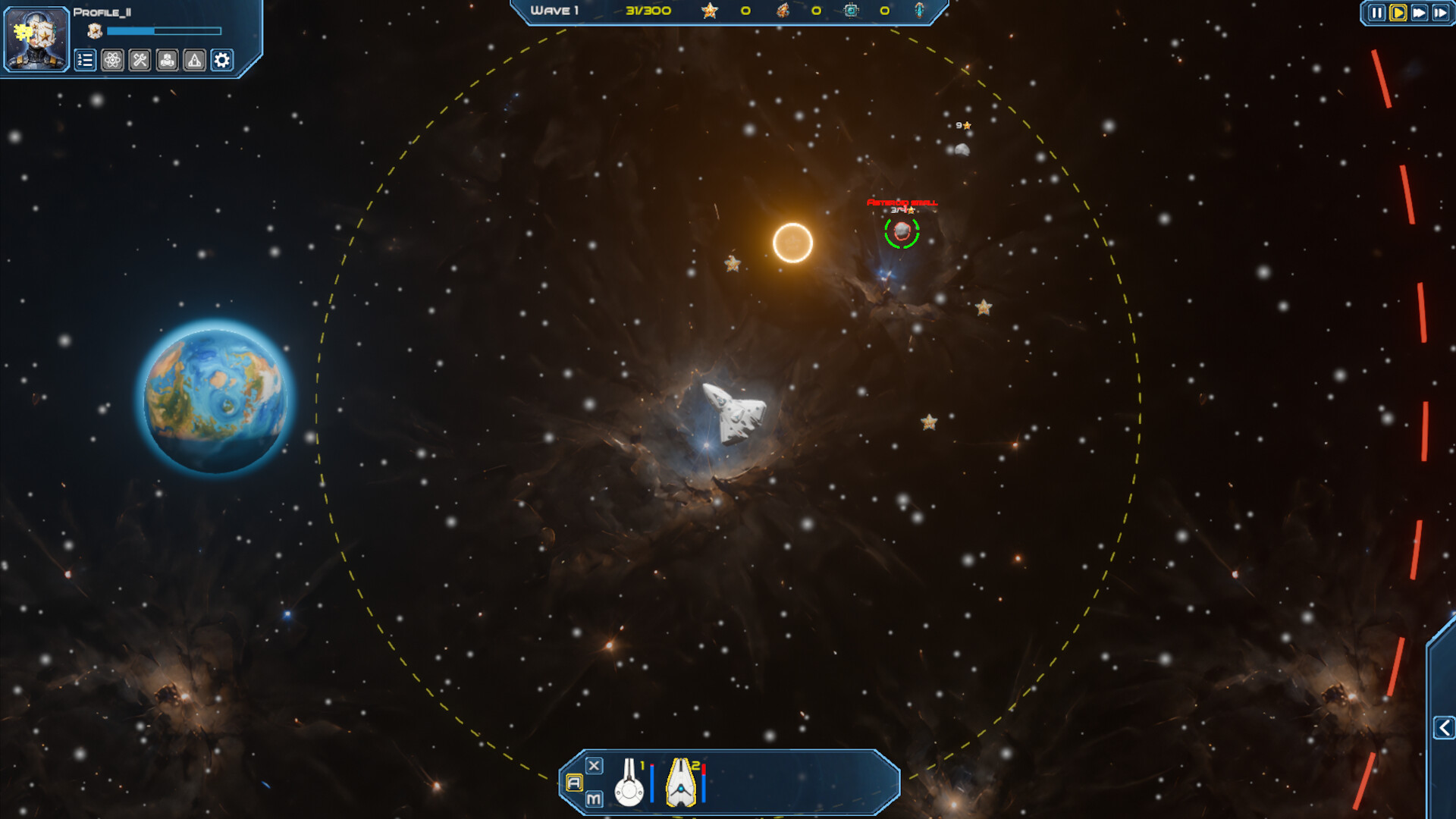Click the stacked cubes icon
This screenshot has height=819, width=1456.
(167, 61)
